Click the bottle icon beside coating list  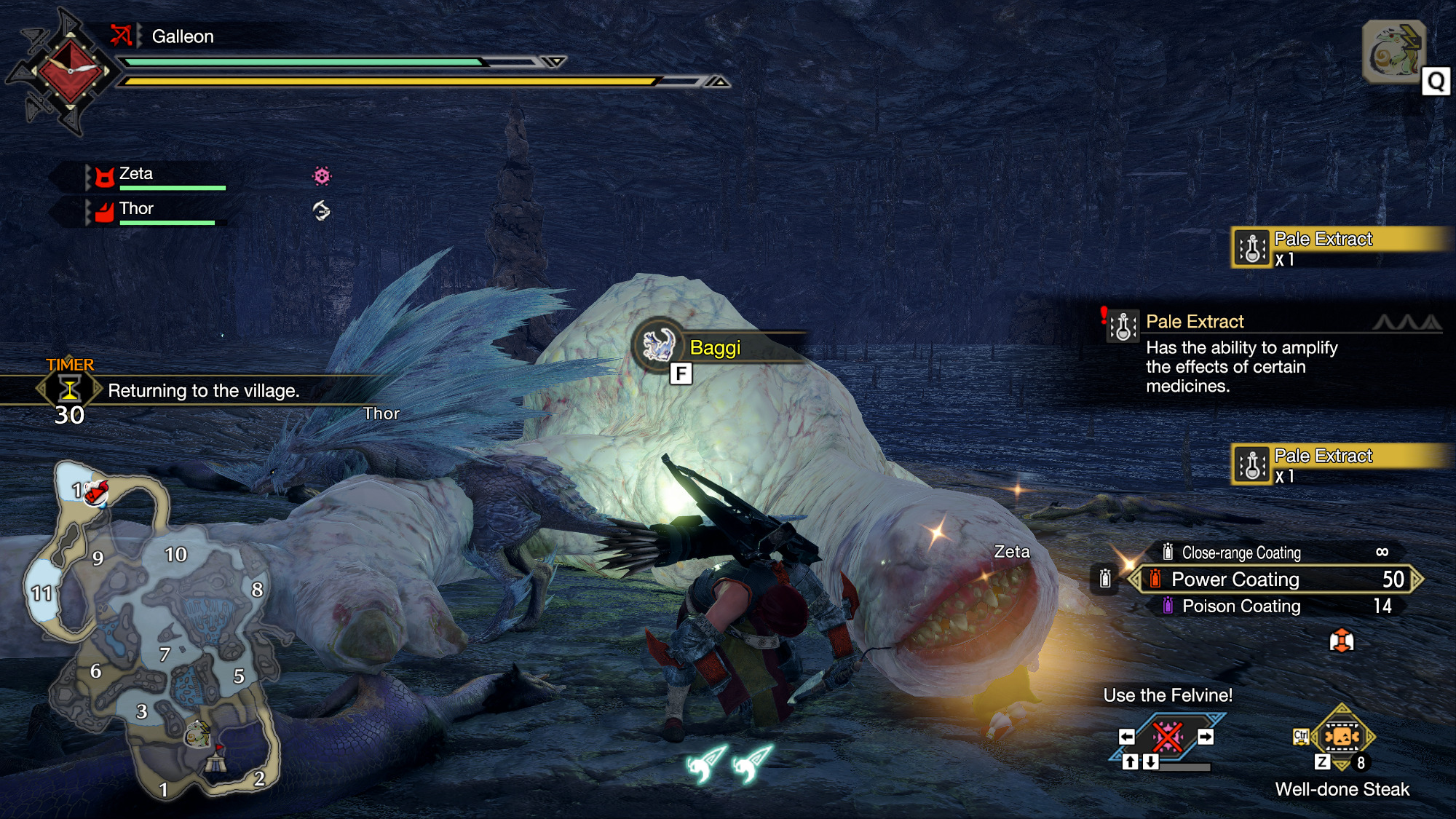point(1105,579)
